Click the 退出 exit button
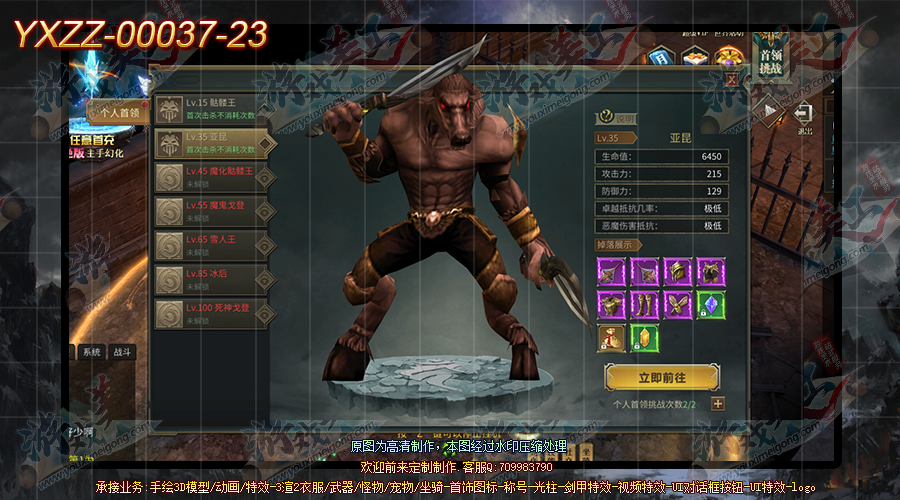Screen dimensions: 900x500 (805, 117)
